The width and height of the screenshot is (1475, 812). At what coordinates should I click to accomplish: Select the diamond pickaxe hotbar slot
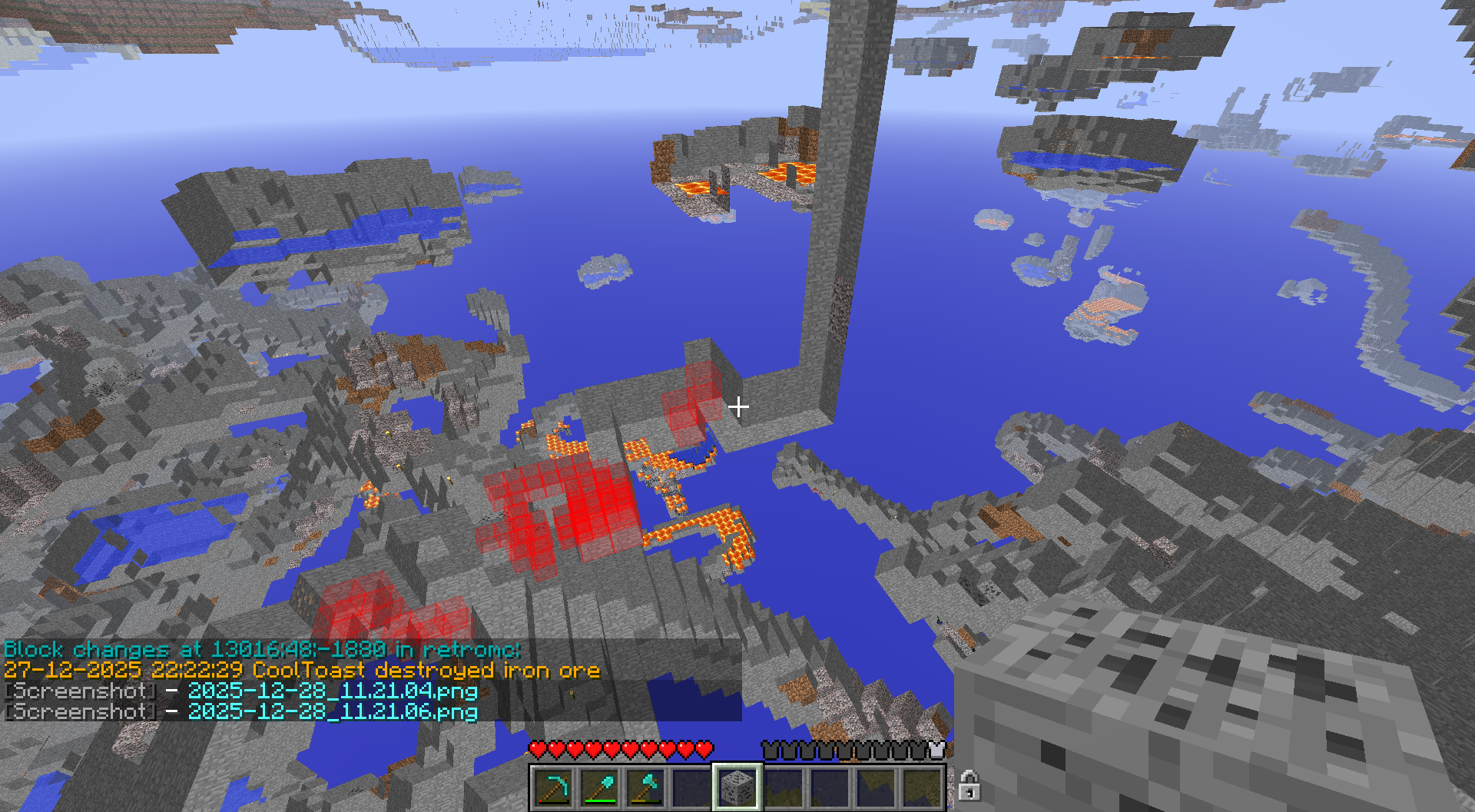point(553,787)
